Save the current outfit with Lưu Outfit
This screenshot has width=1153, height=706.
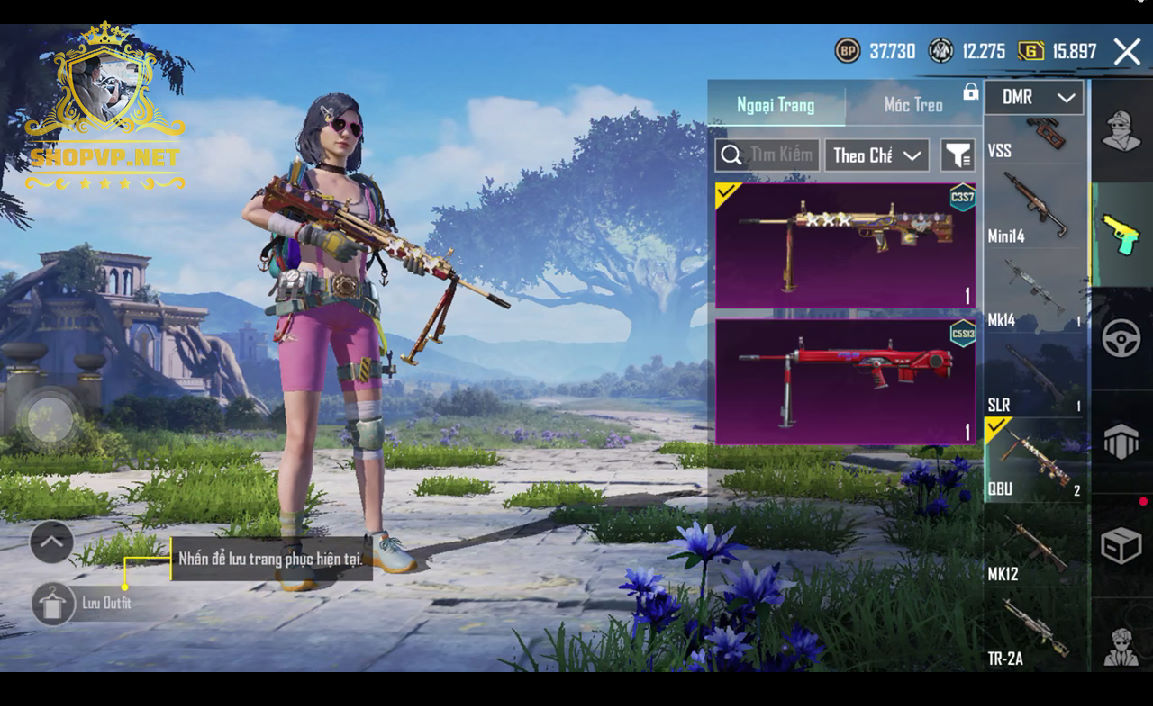pos(54,604)
